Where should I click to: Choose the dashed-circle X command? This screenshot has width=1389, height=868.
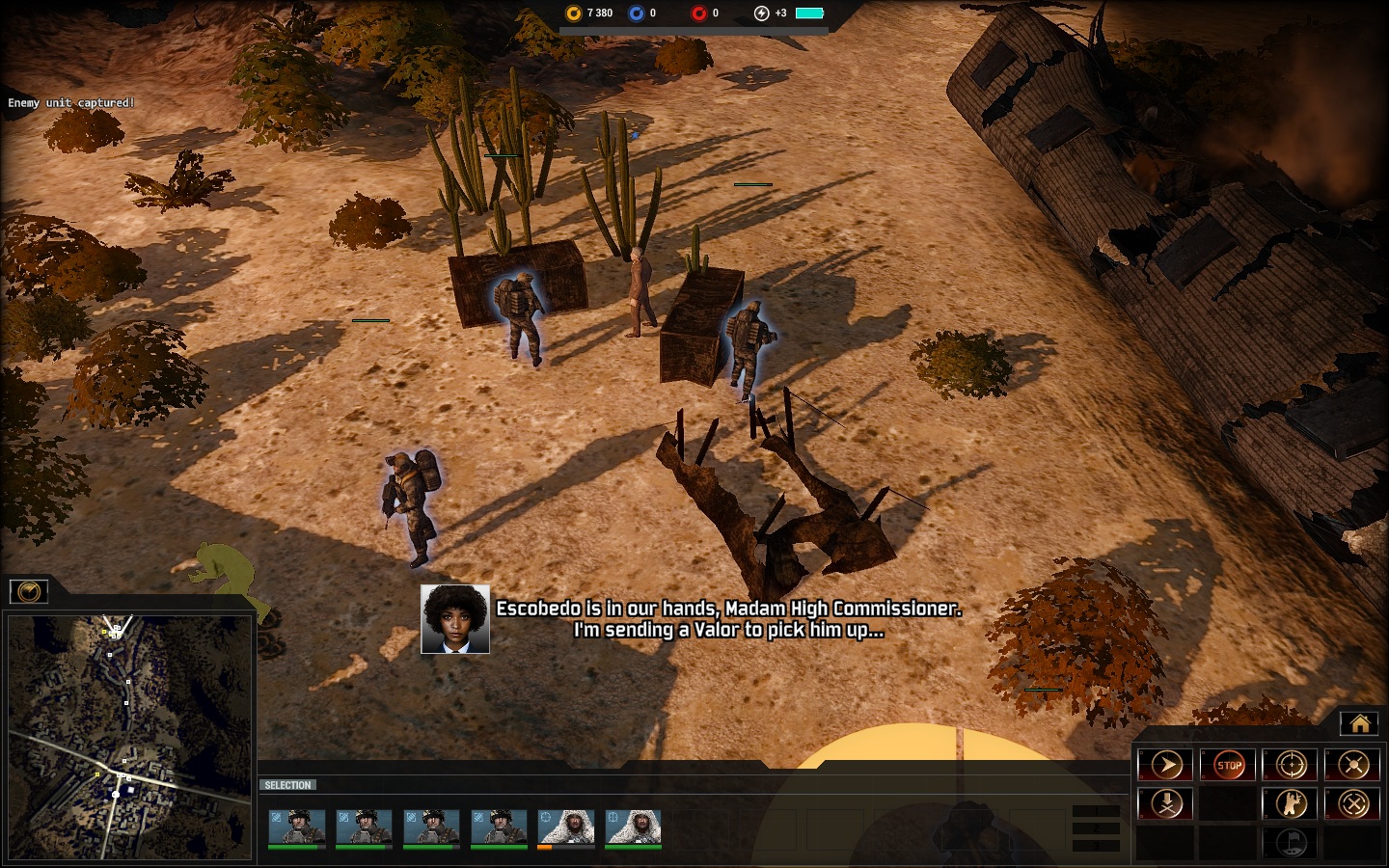pos(1353,803)
